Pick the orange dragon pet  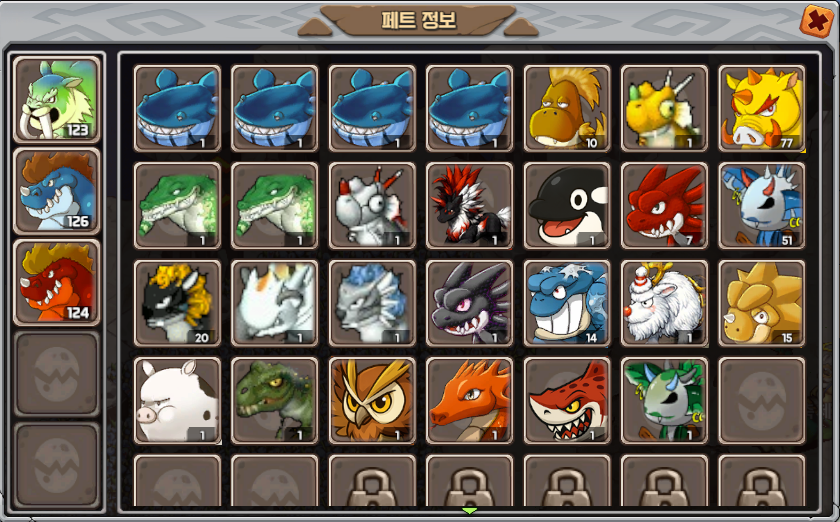pos(469,400)
